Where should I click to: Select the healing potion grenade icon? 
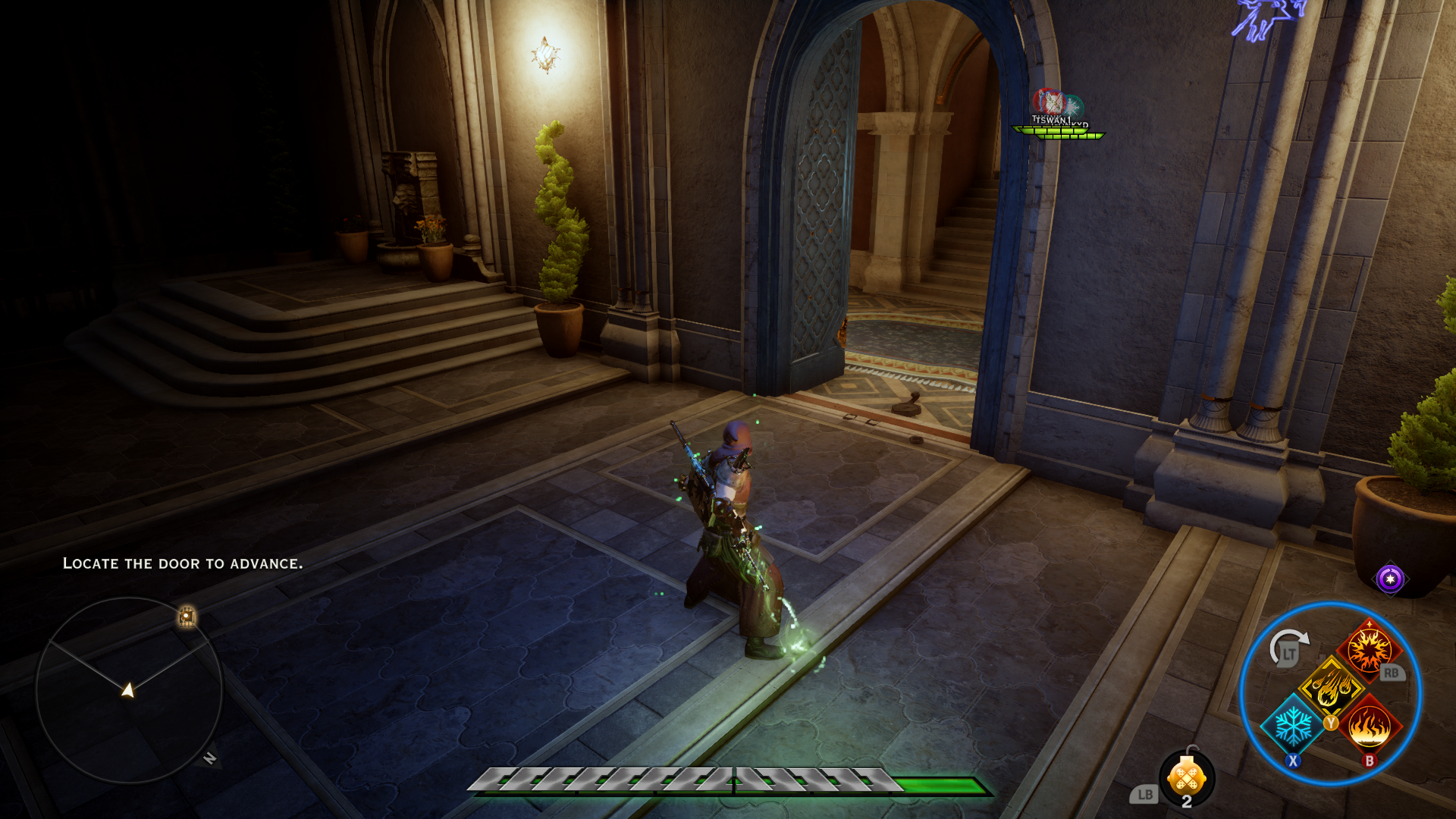(1187, 777)
